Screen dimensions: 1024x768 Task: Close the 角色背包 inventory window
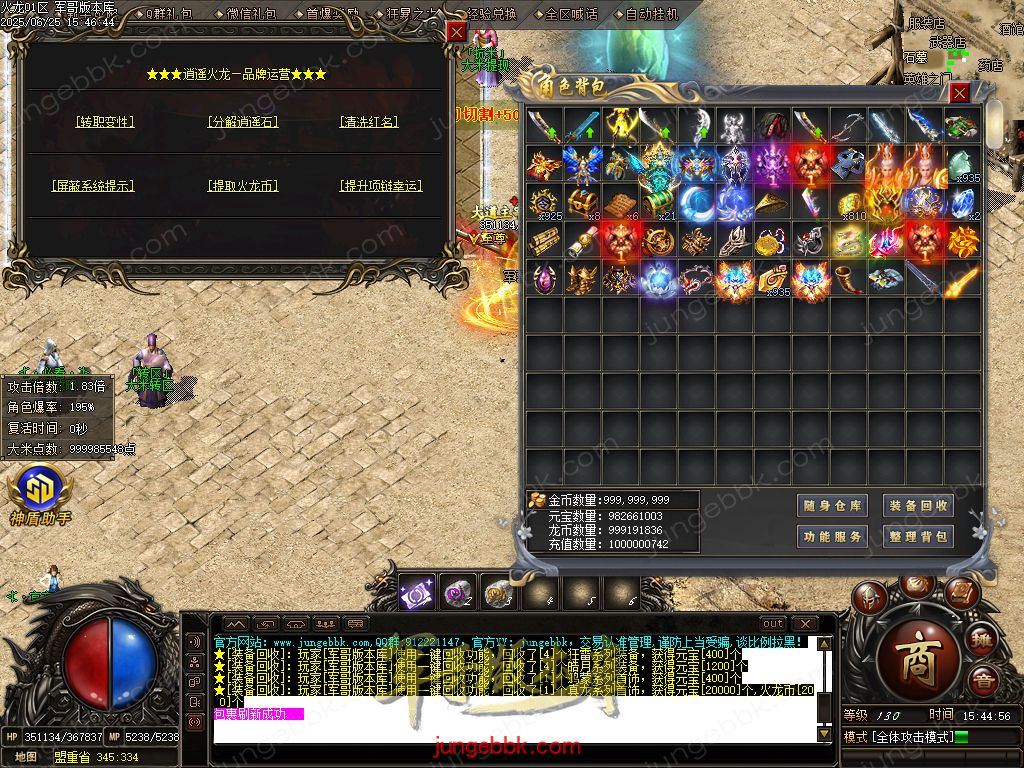pos(959,93)
